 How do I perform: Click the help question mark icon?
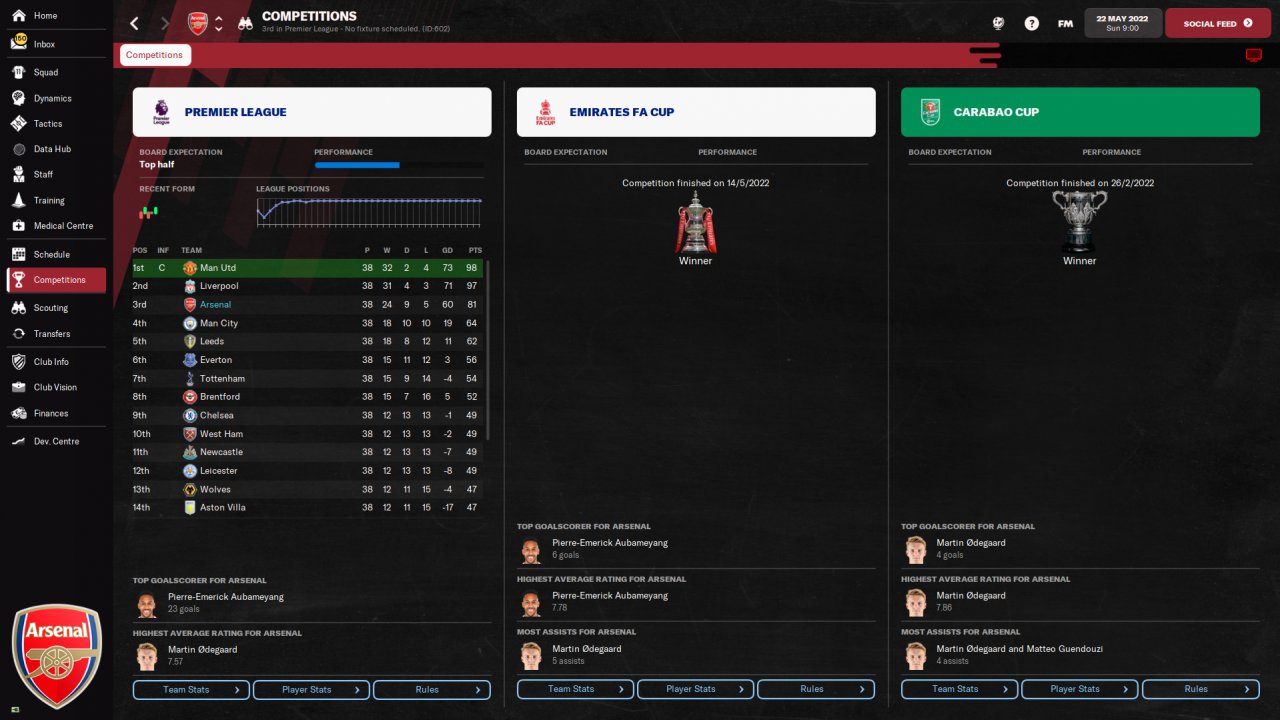(x=1032, y=23)
